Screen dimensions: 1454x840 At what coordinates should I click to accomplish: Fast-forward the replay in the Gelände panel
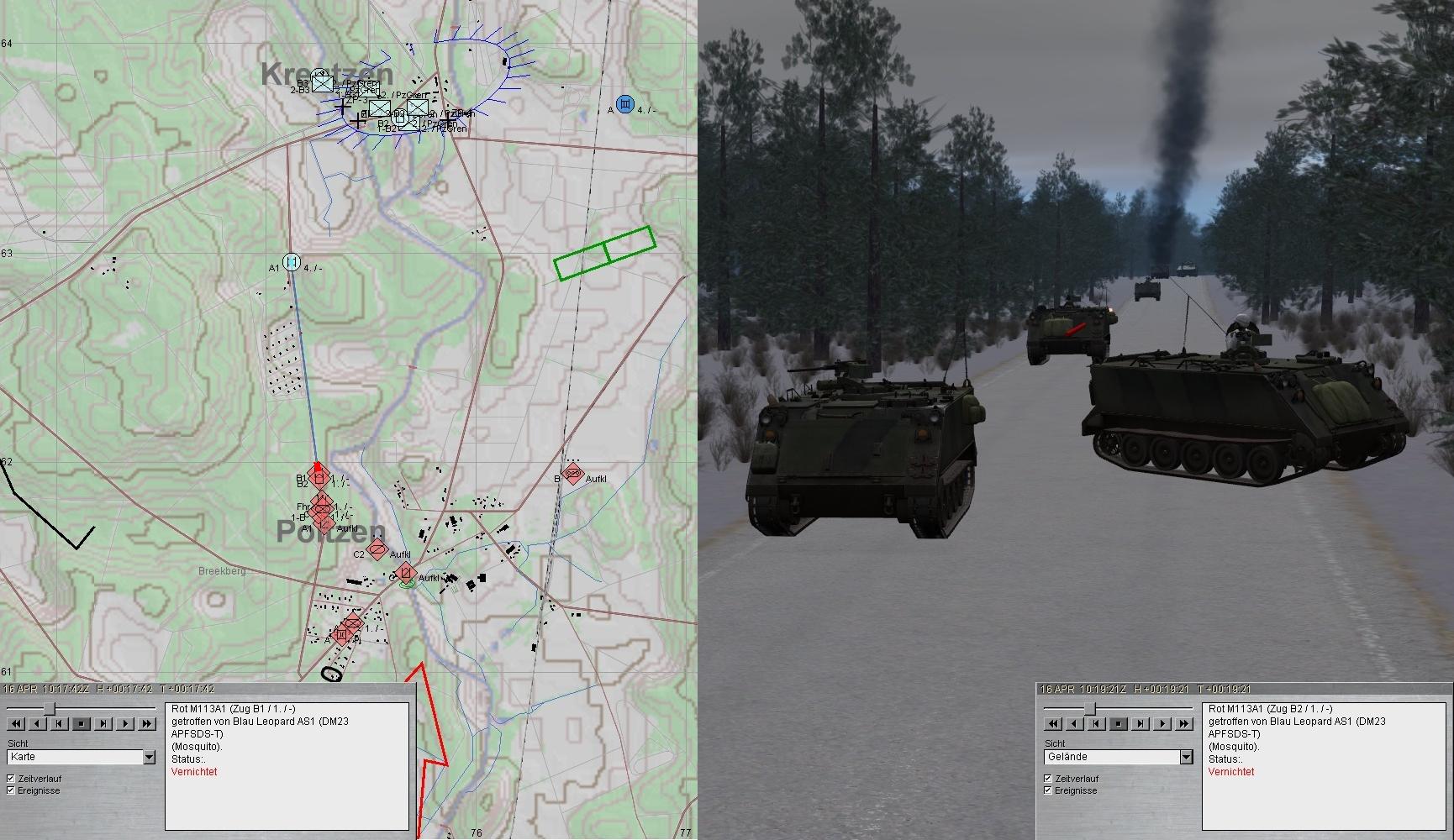[x=1184, y=723]
